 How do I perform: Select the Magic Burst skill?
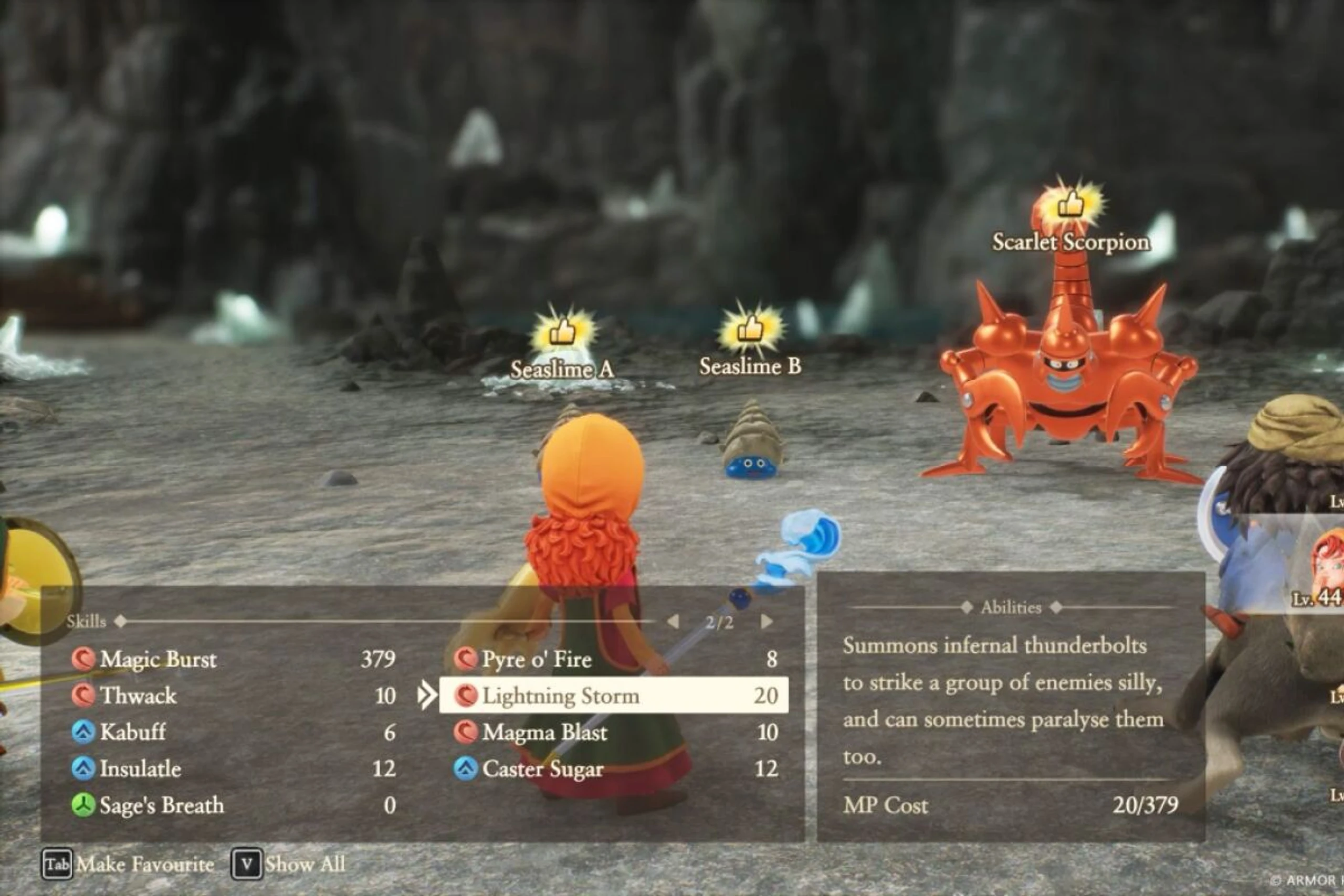tap(158, 659)
